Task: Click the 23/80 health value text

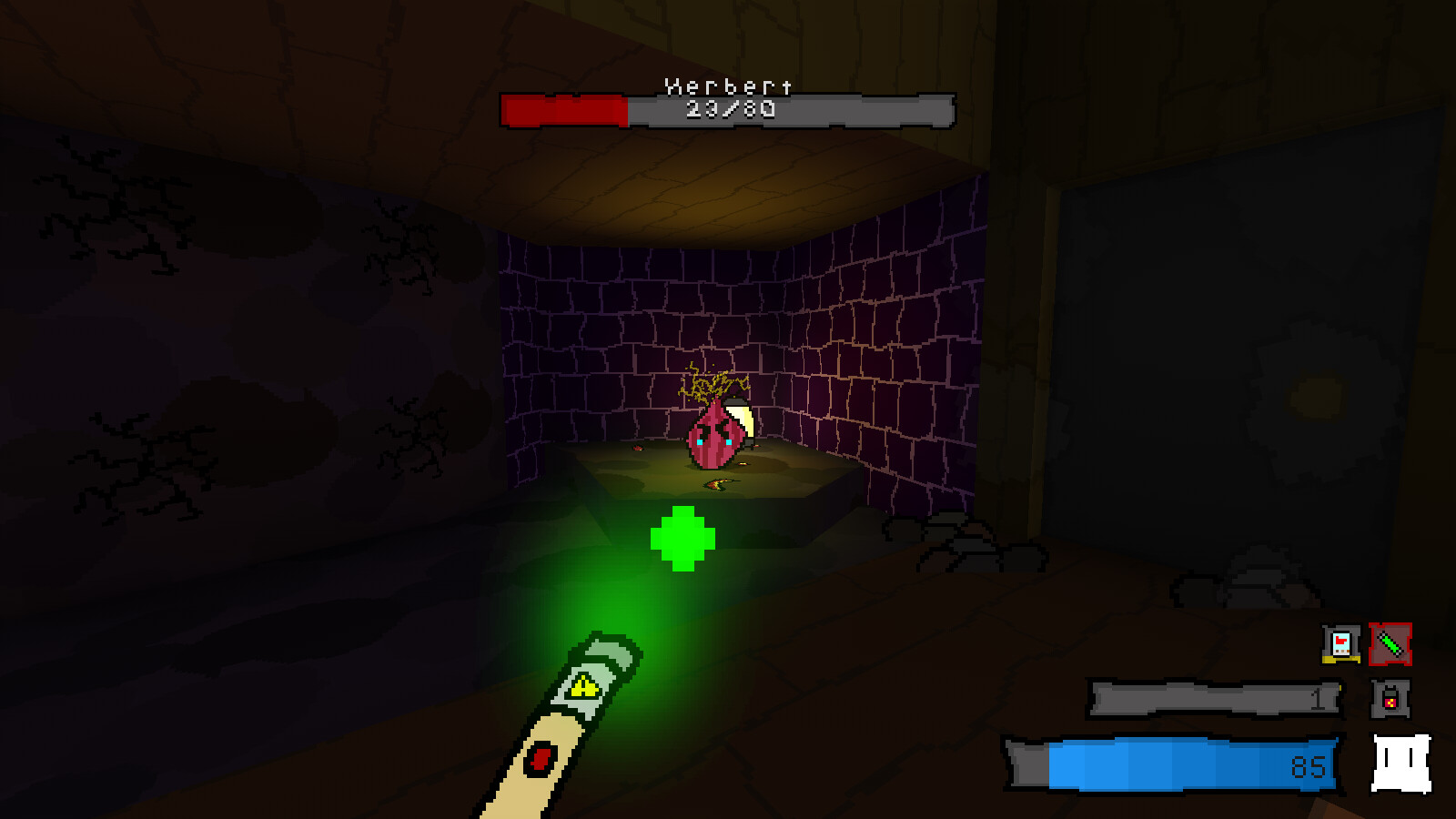Action: (728, 109)
